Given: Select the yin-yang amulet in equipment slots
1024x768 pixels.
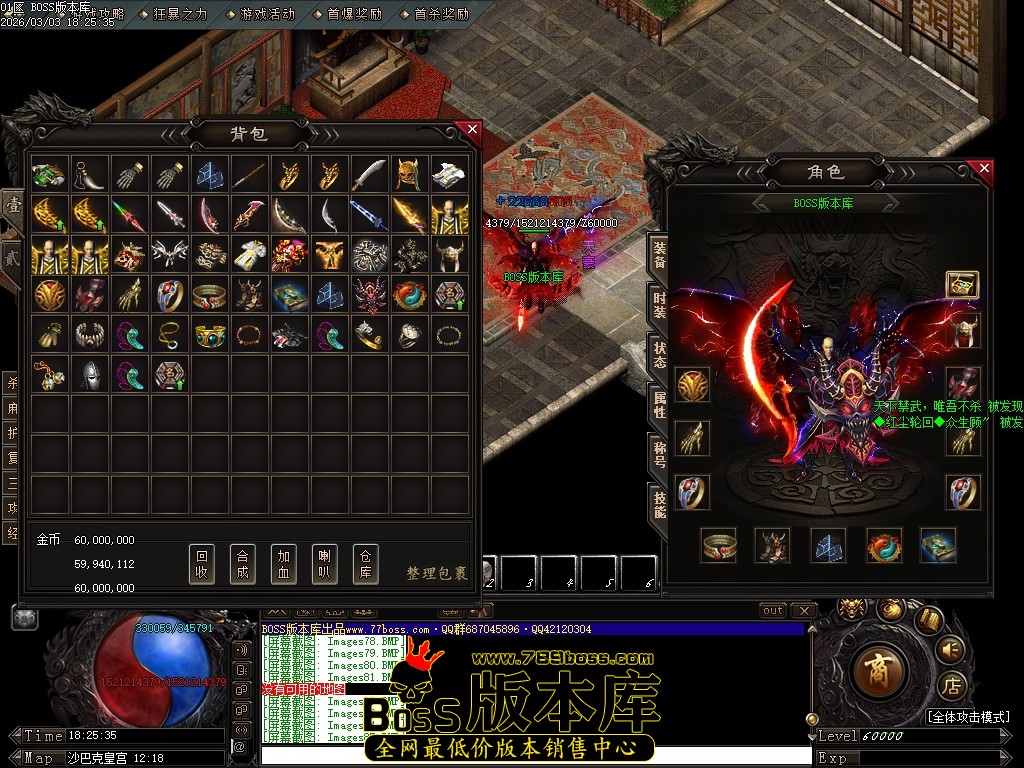Looking at the screenshot, I should tap(884, 546).
